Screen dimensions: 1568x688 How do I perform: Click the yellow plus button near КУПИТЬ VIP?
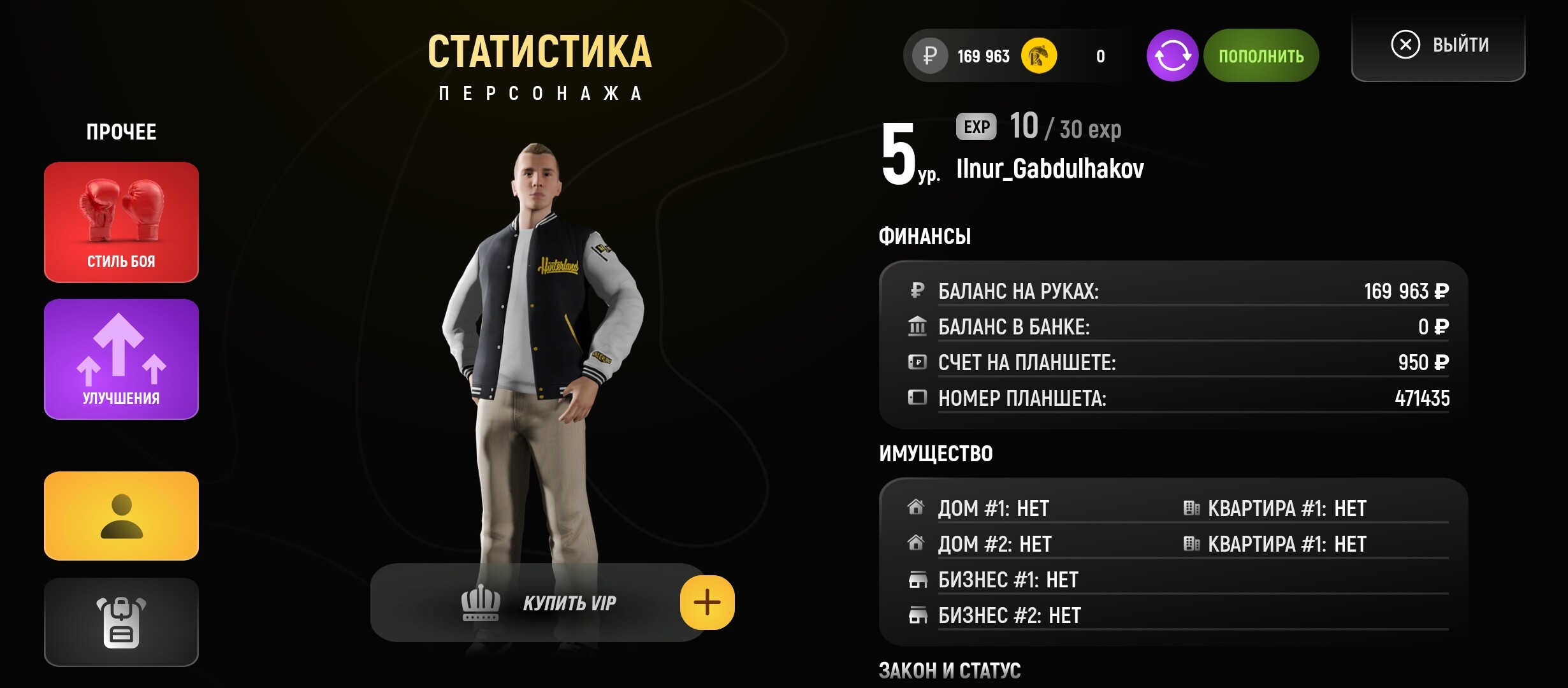pyautogui.click(x=706, y=602)
